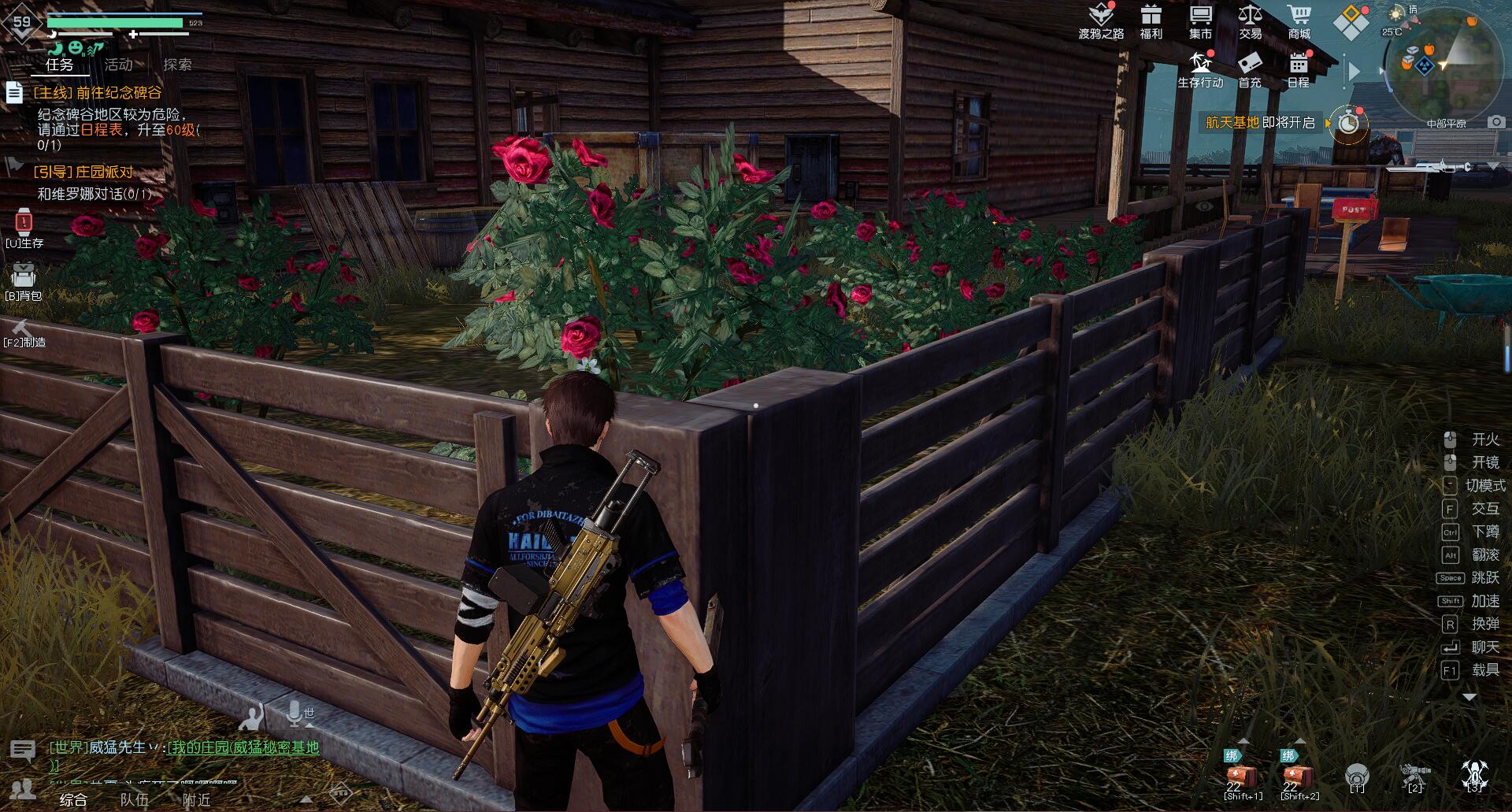Open the camera screenshot mode
Screen dimensions: 1512x812
[1496, 122]
